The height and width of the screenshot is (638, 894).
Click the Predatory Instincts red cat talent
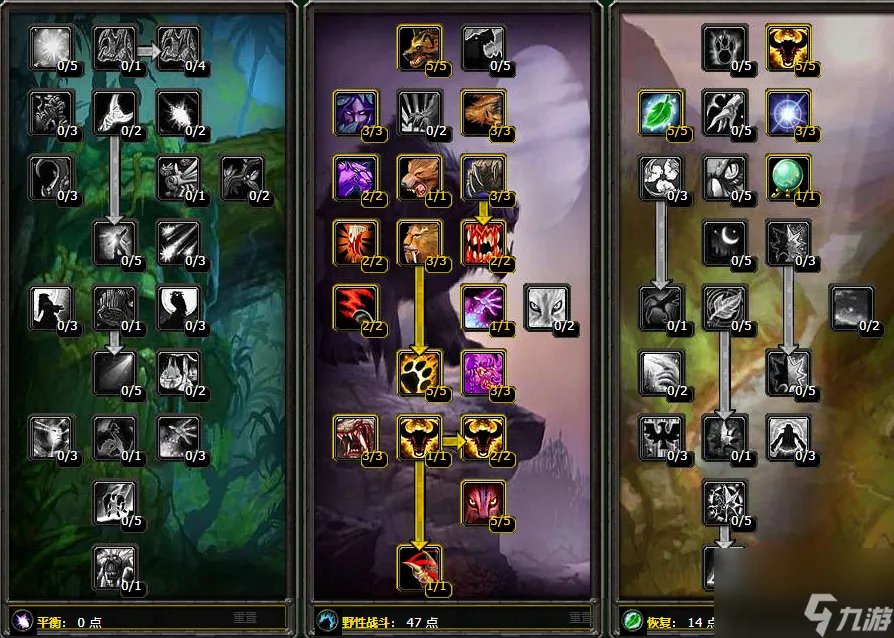(x=482, y=501)
